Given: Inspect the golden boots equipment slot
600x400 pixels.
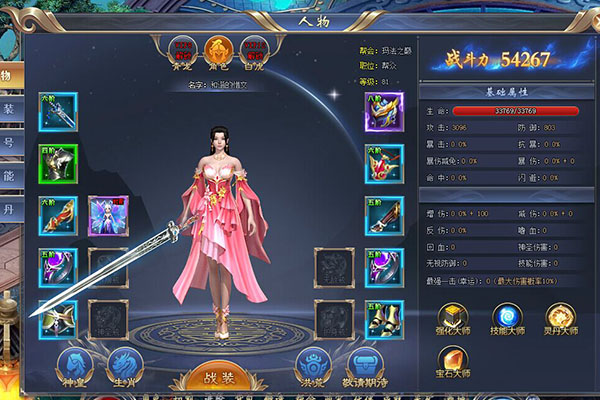Looking at the screenshot, I should click(383, 319).
